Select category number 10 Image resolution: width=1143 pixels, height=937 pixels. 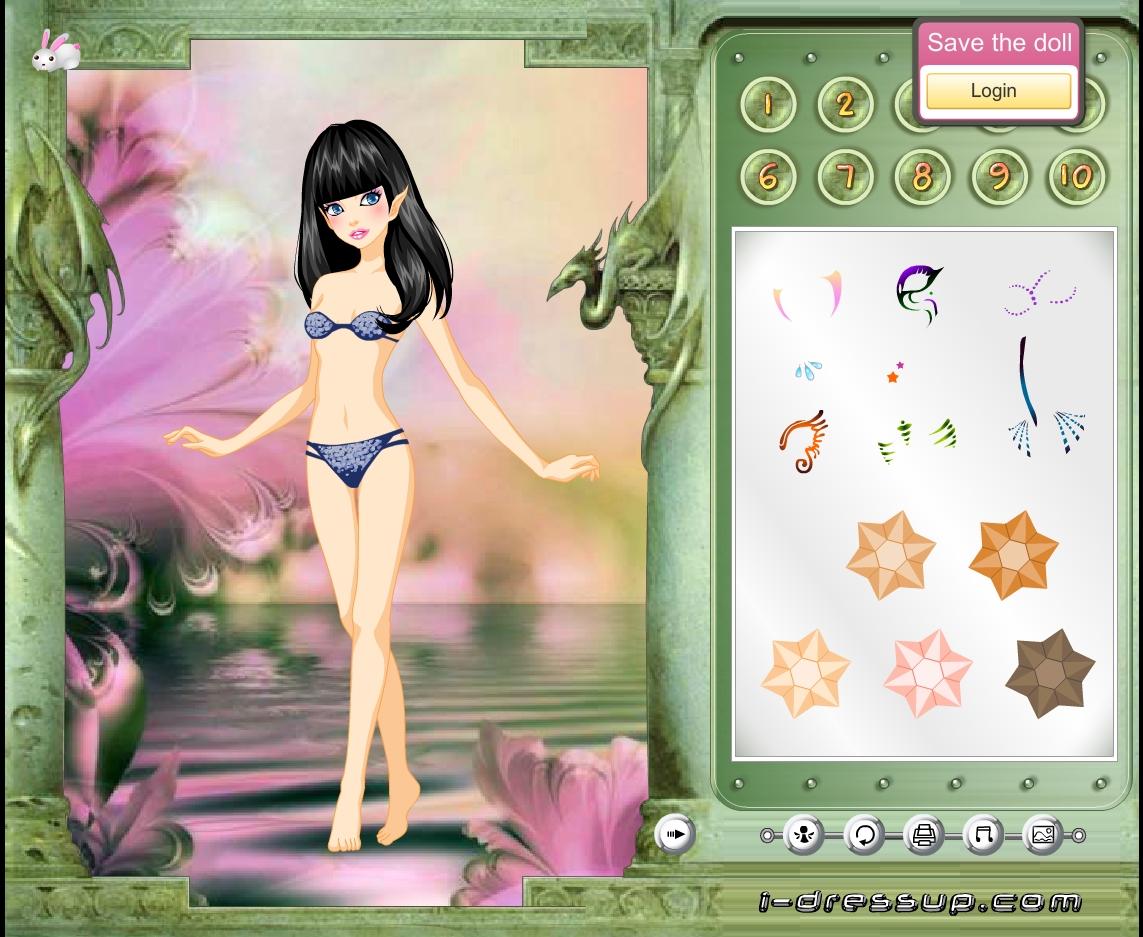[x=1076, y=177]
